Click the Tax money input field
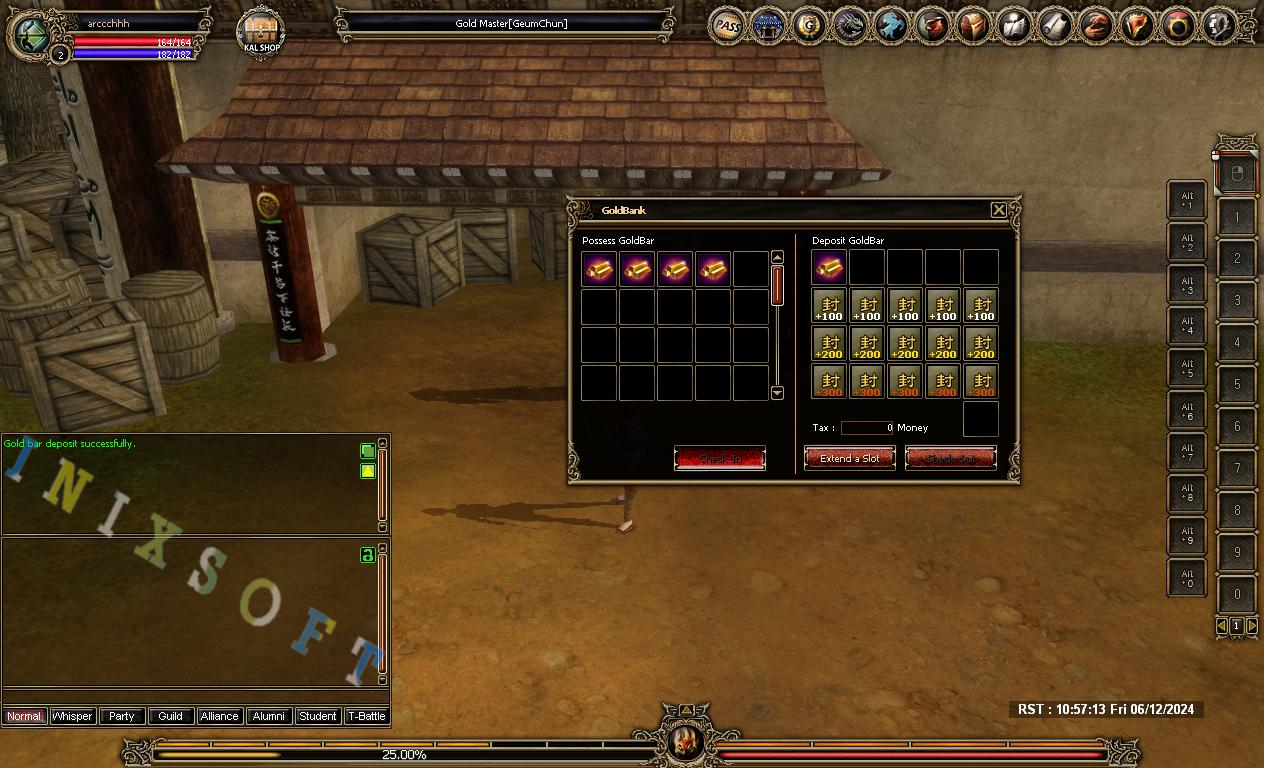The image size is (1264, 768). pos(867,428)
